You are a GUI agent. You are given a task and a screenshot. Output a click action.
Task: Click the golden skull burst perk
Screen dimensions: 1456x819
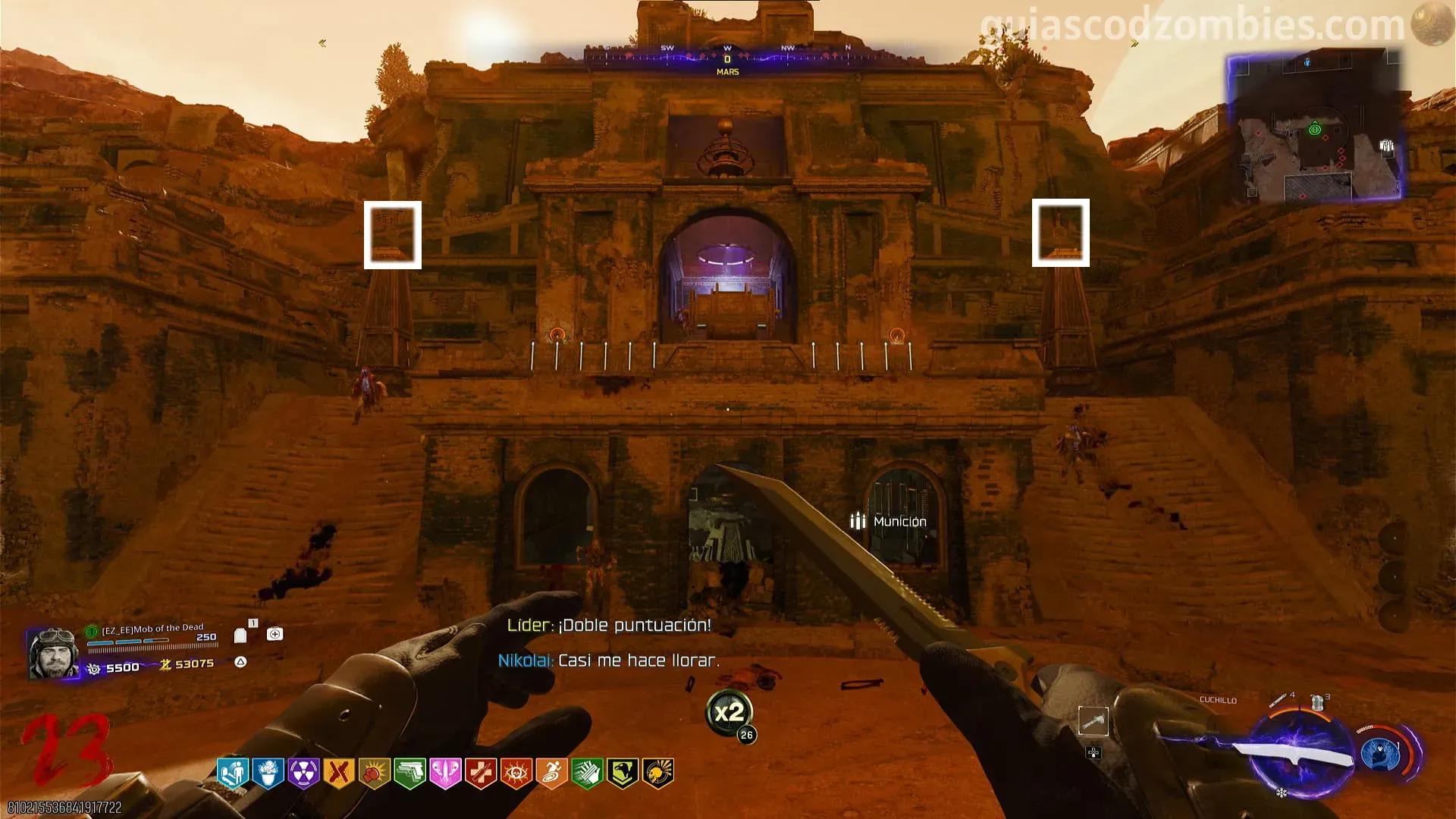(658, 773)
